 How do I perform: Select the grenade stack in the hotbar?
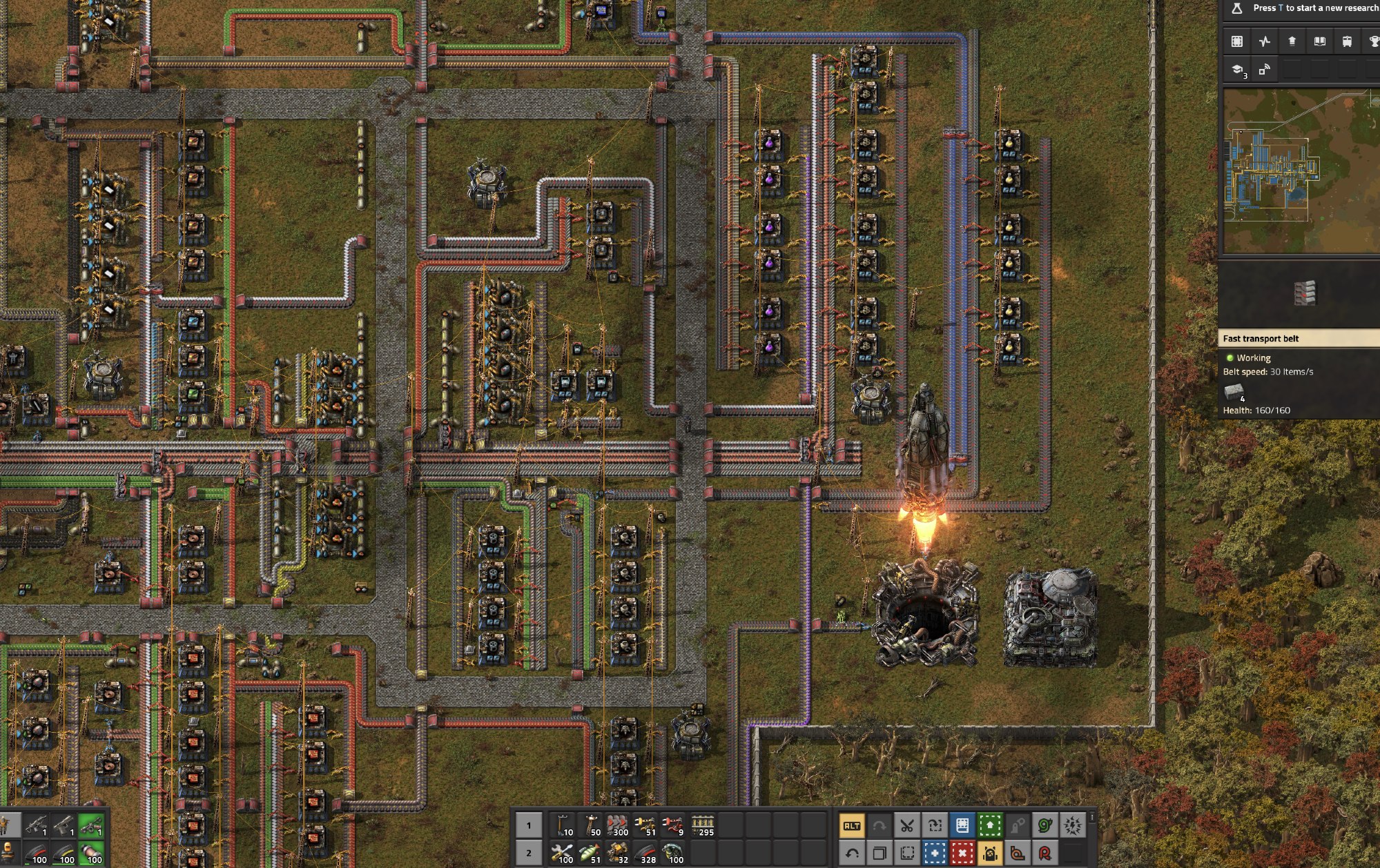674,854
